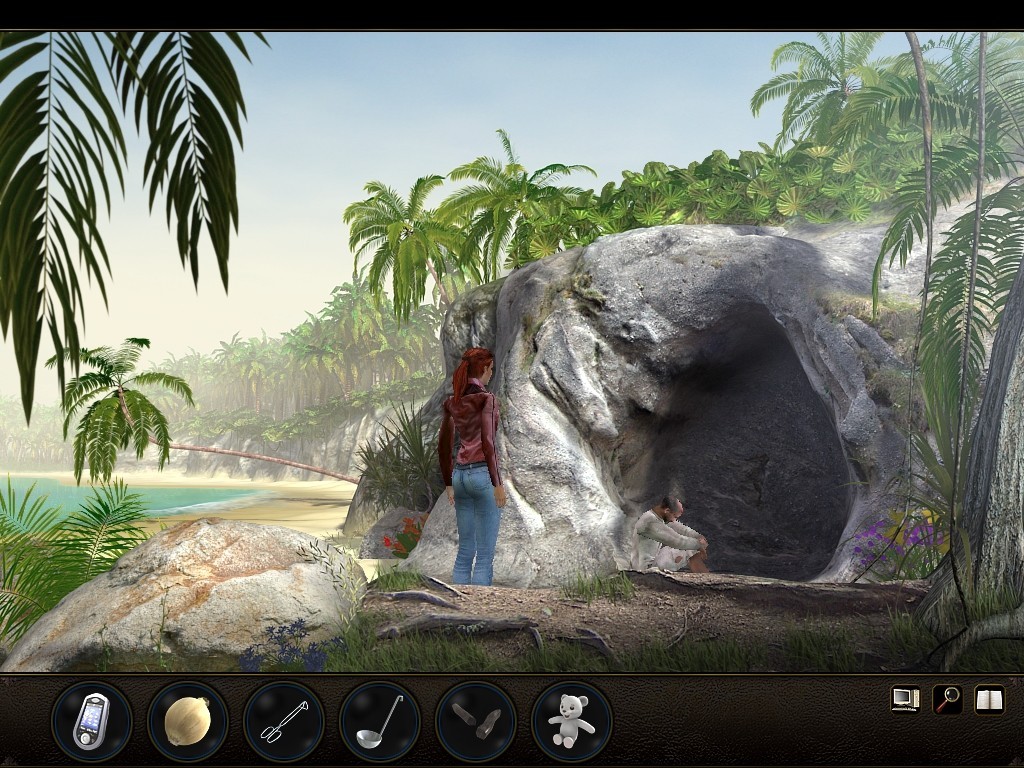Choose the metal tongs inventory item
The width and height of the screenshot is (1024, 768).
point(283,721)
